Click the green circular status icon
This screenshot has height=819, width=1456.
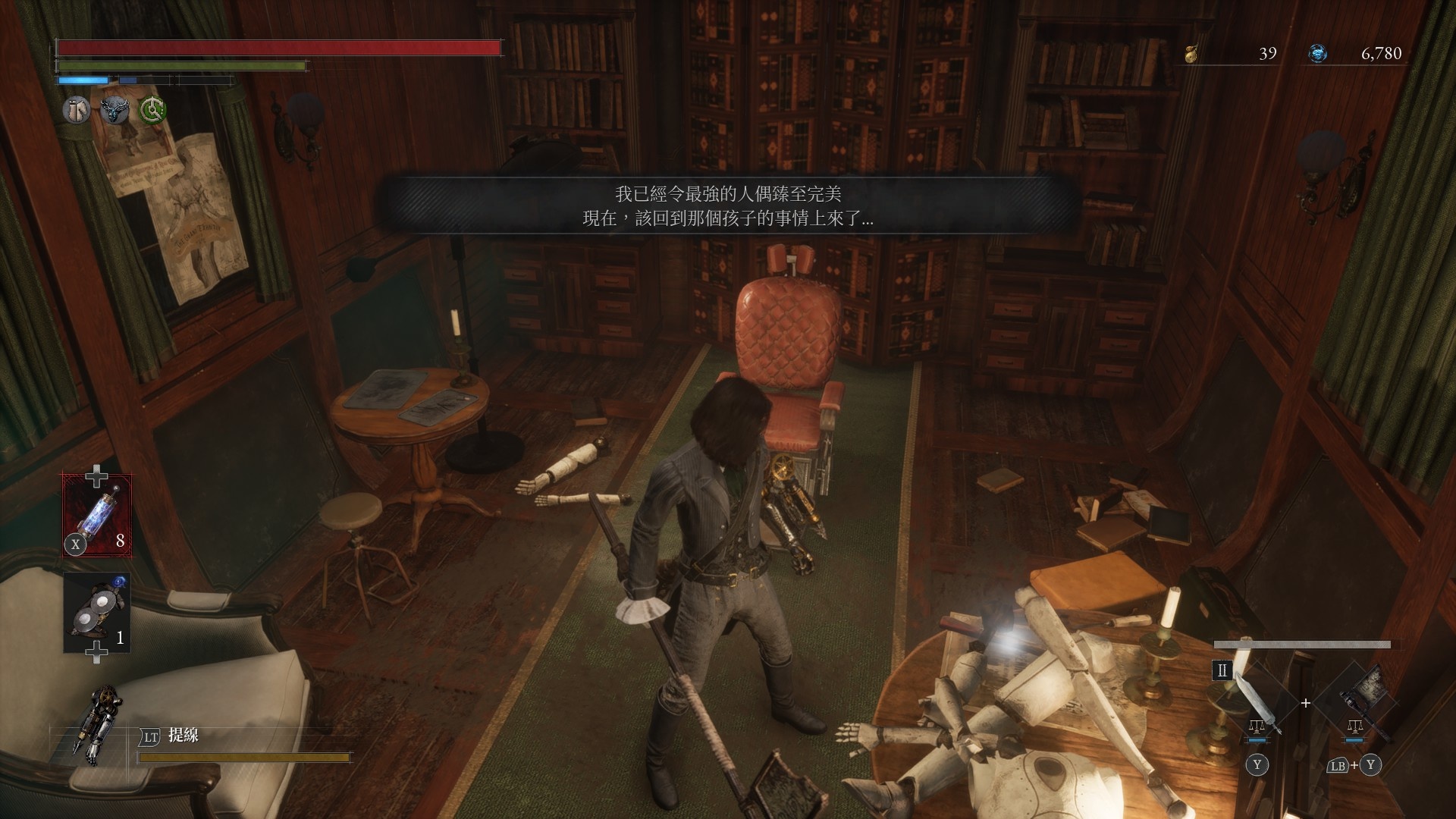(152, 111)
